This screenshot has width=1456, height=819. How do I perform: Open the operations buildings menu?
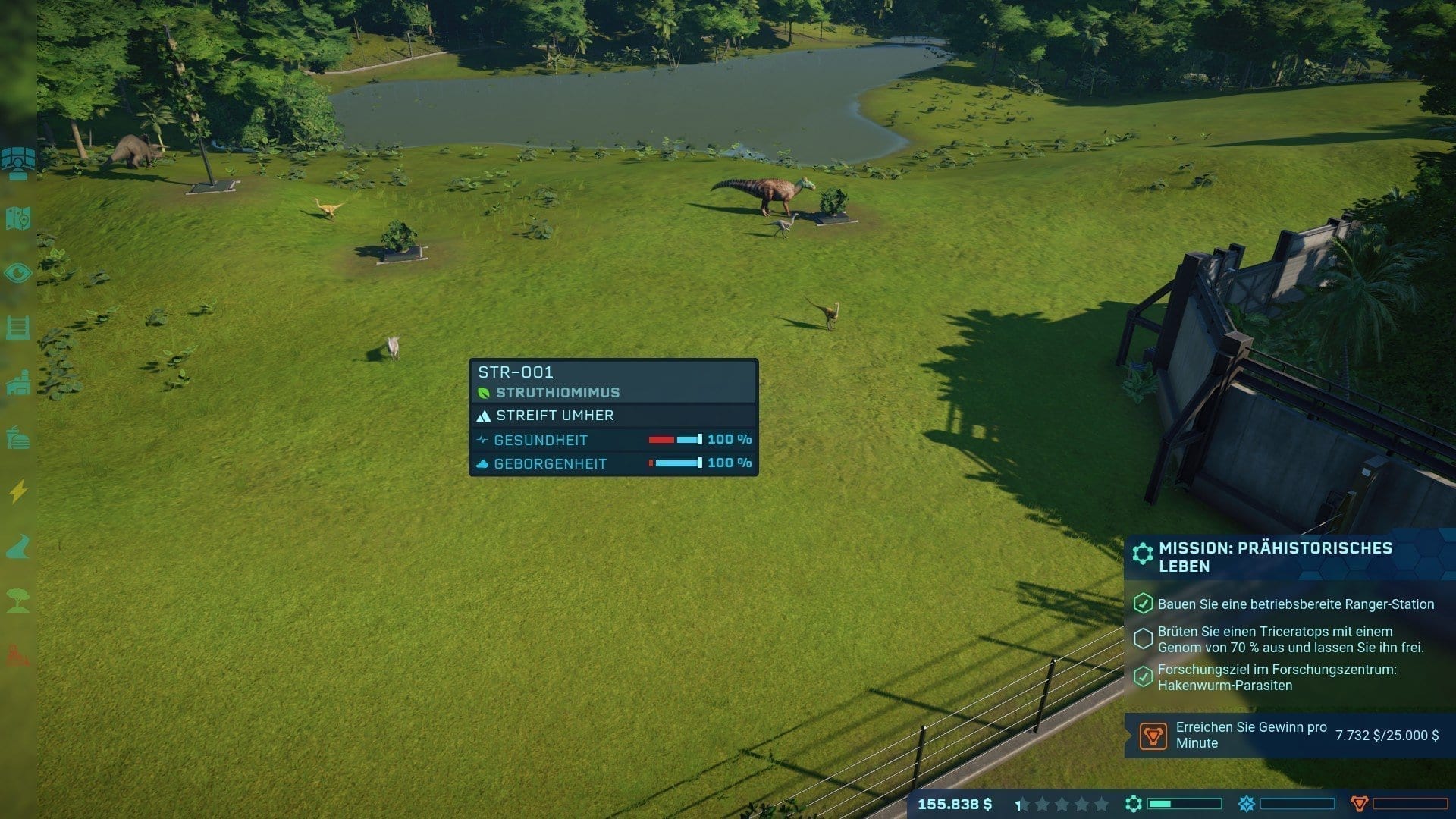pyautogui.click(x=18, y=383)
